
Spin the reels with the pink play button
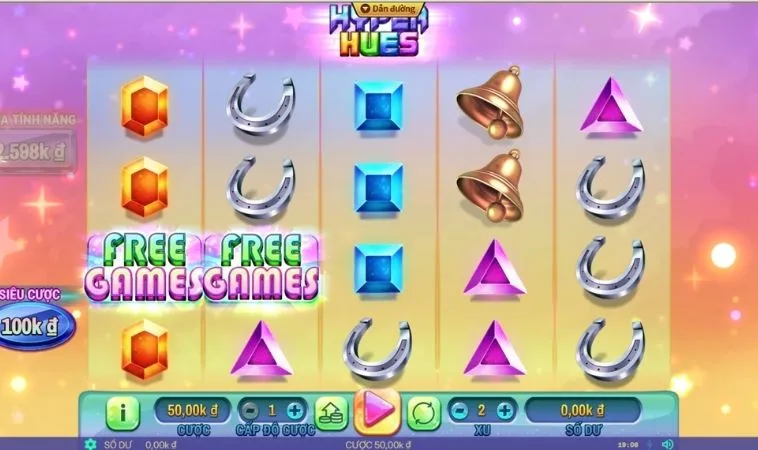click(x=377, y=410)
